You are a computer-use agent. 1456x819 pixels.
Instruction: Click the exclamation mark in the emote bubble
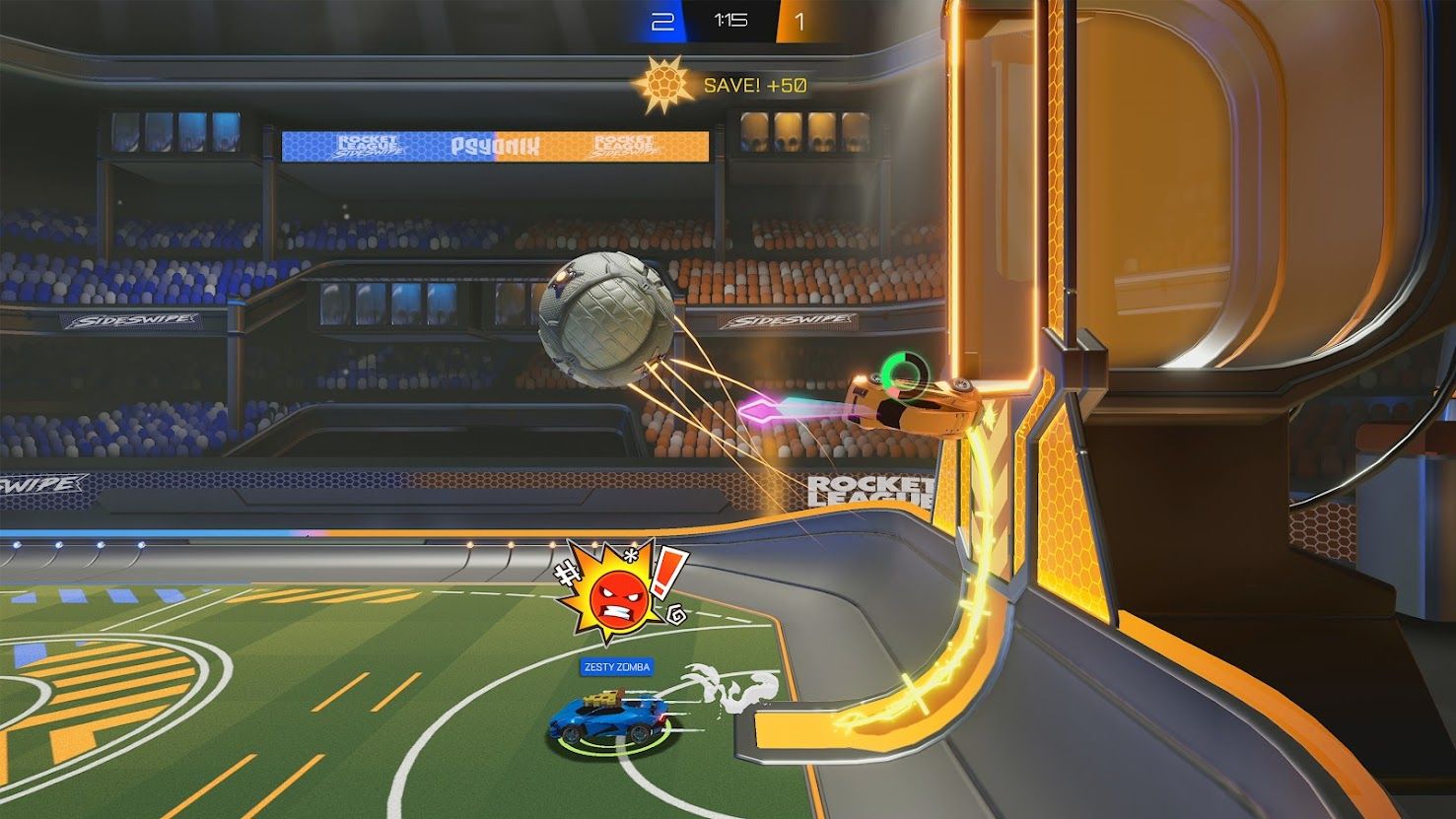pos(670,574)
